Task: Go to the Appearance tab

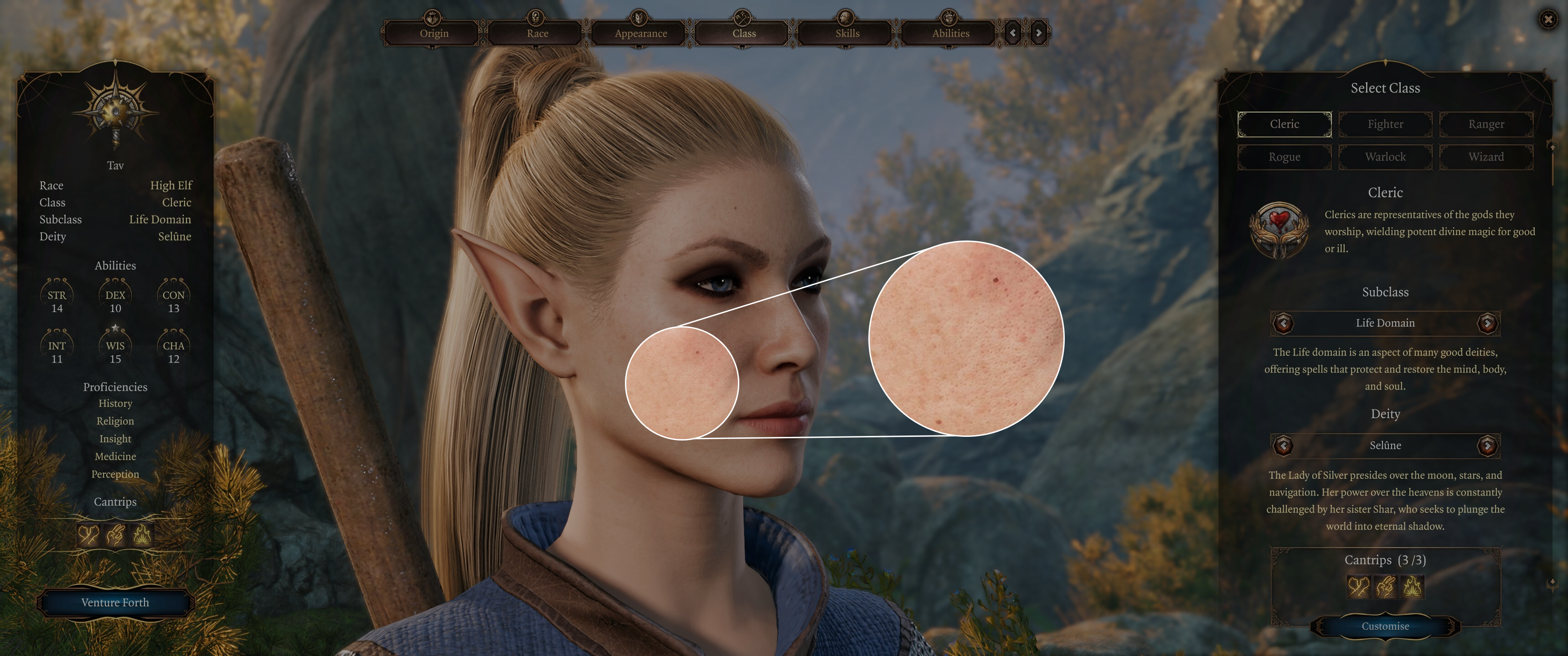Action: pyautogui.click(x=640, y=33)
